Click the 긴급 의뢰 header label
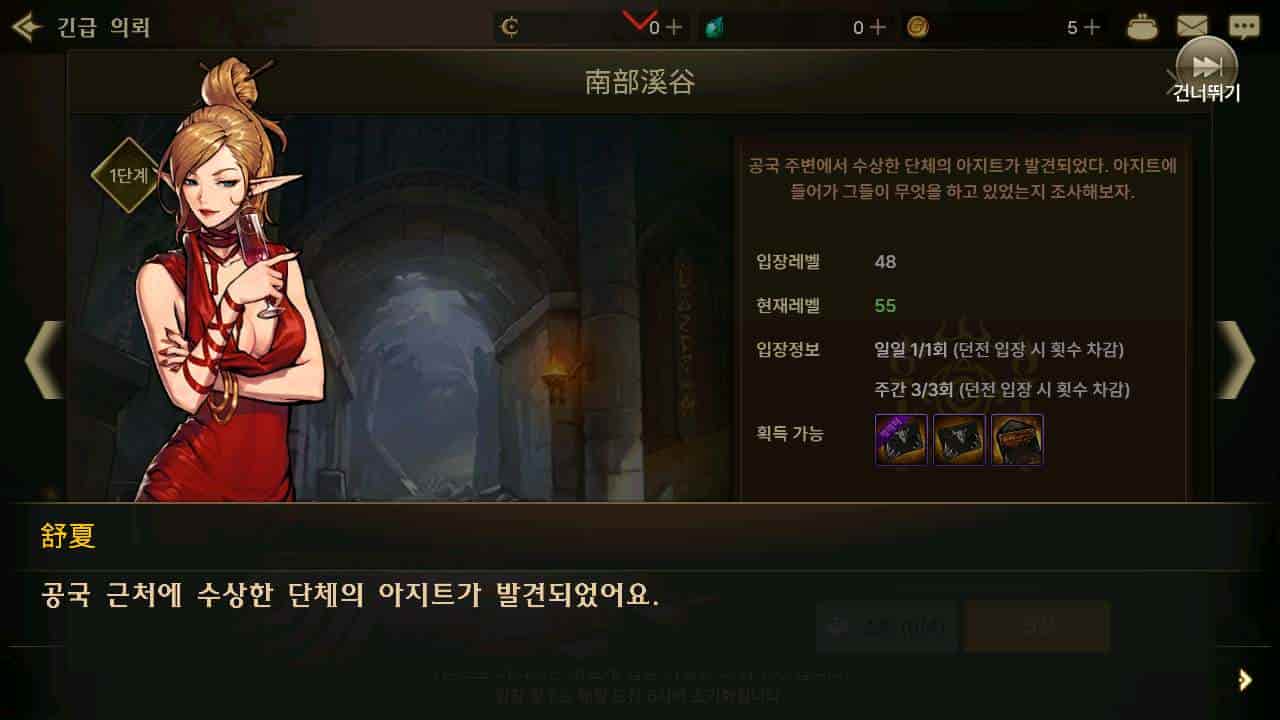This screenshot has width=1280, height=720. [x=102, y=27]
